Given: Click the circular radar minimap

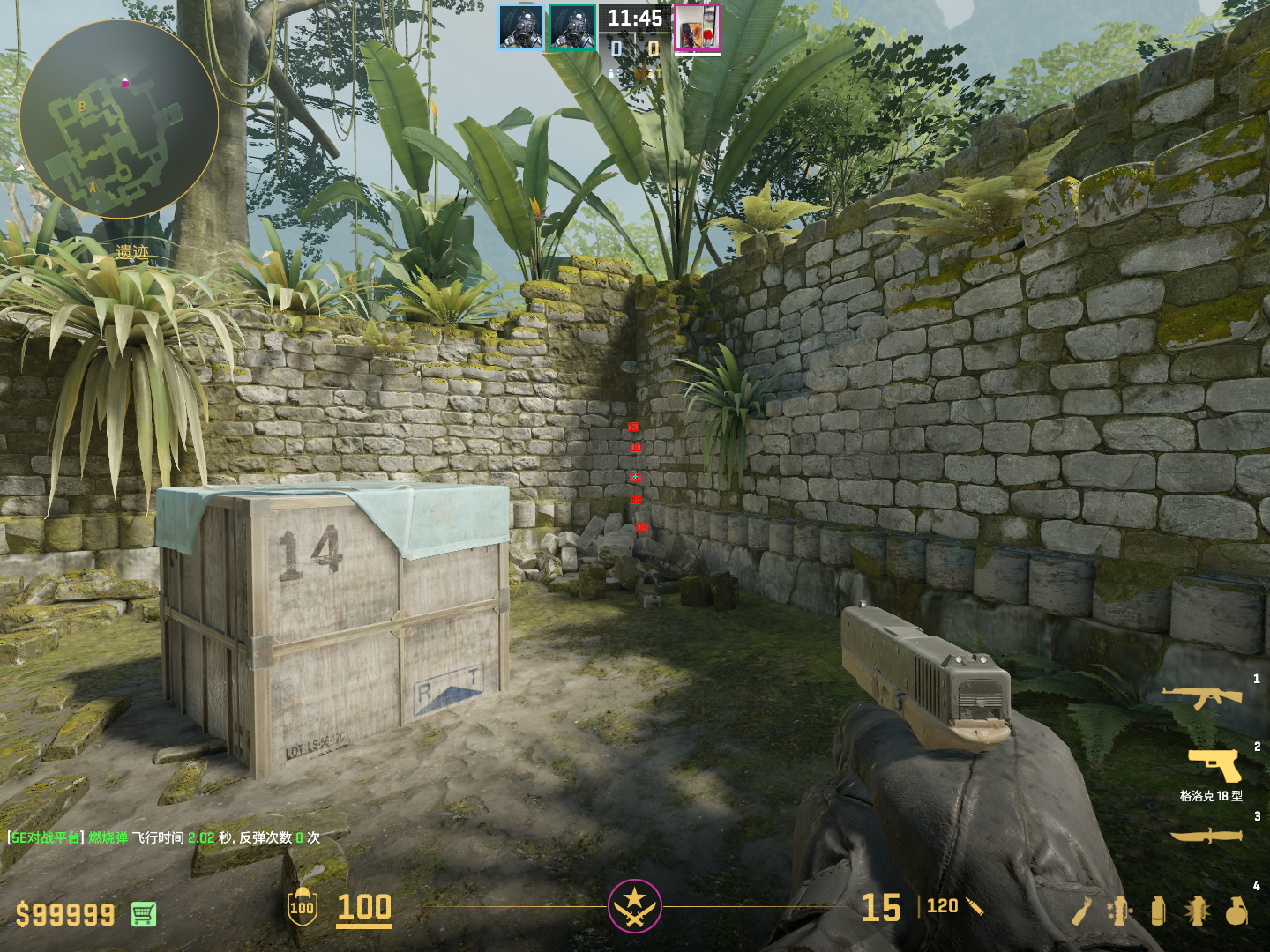Looking at the screenshot, I should click(x=119, y=119).
